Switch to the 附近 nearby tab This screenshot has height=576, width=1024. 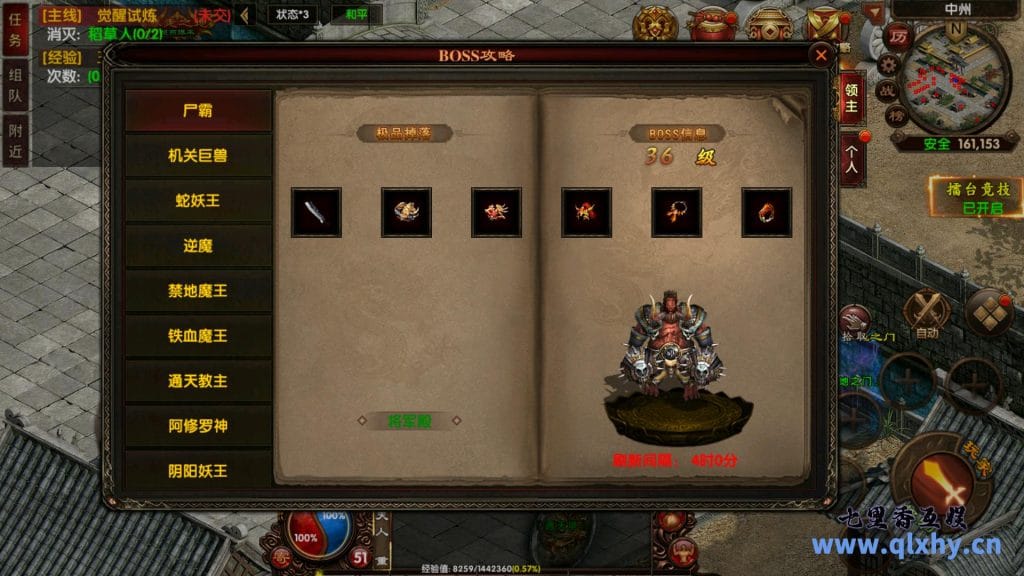[15, 139]
